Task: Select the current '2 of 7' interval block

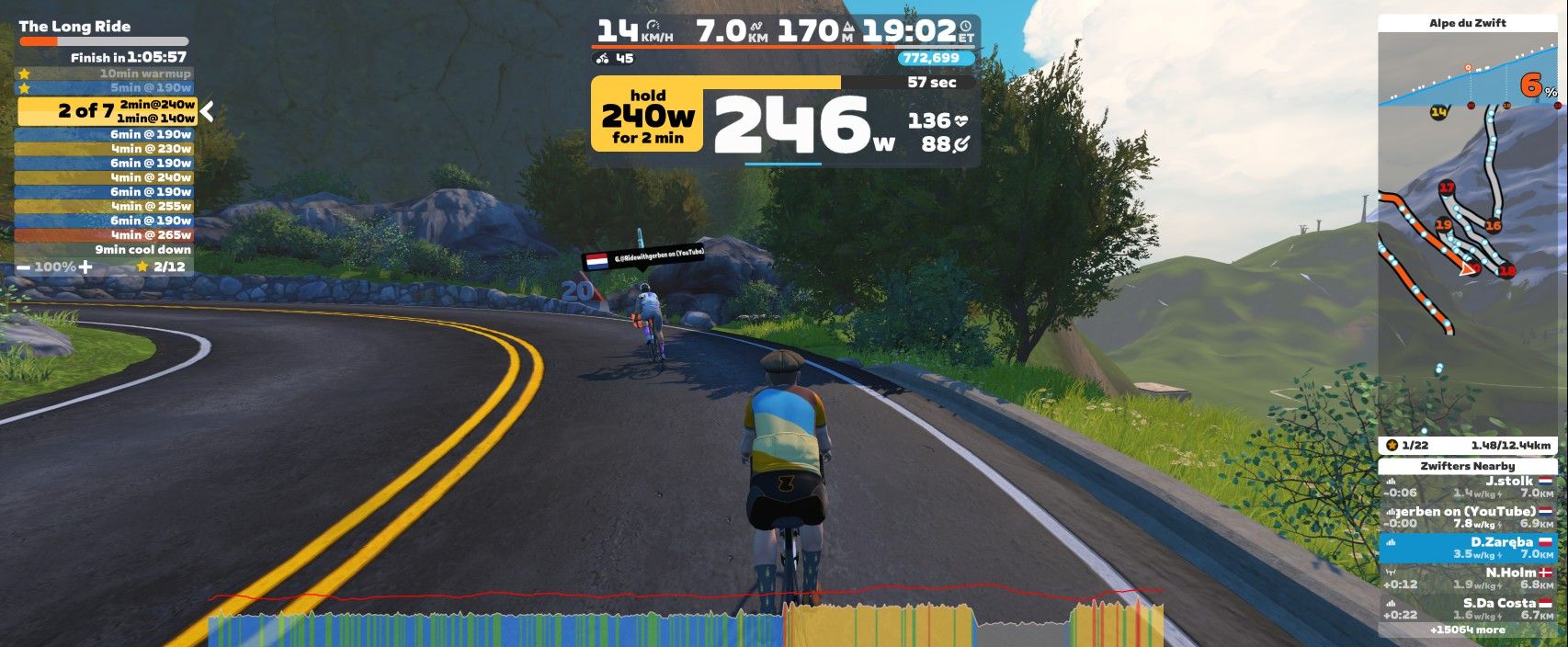Action: 107,111
